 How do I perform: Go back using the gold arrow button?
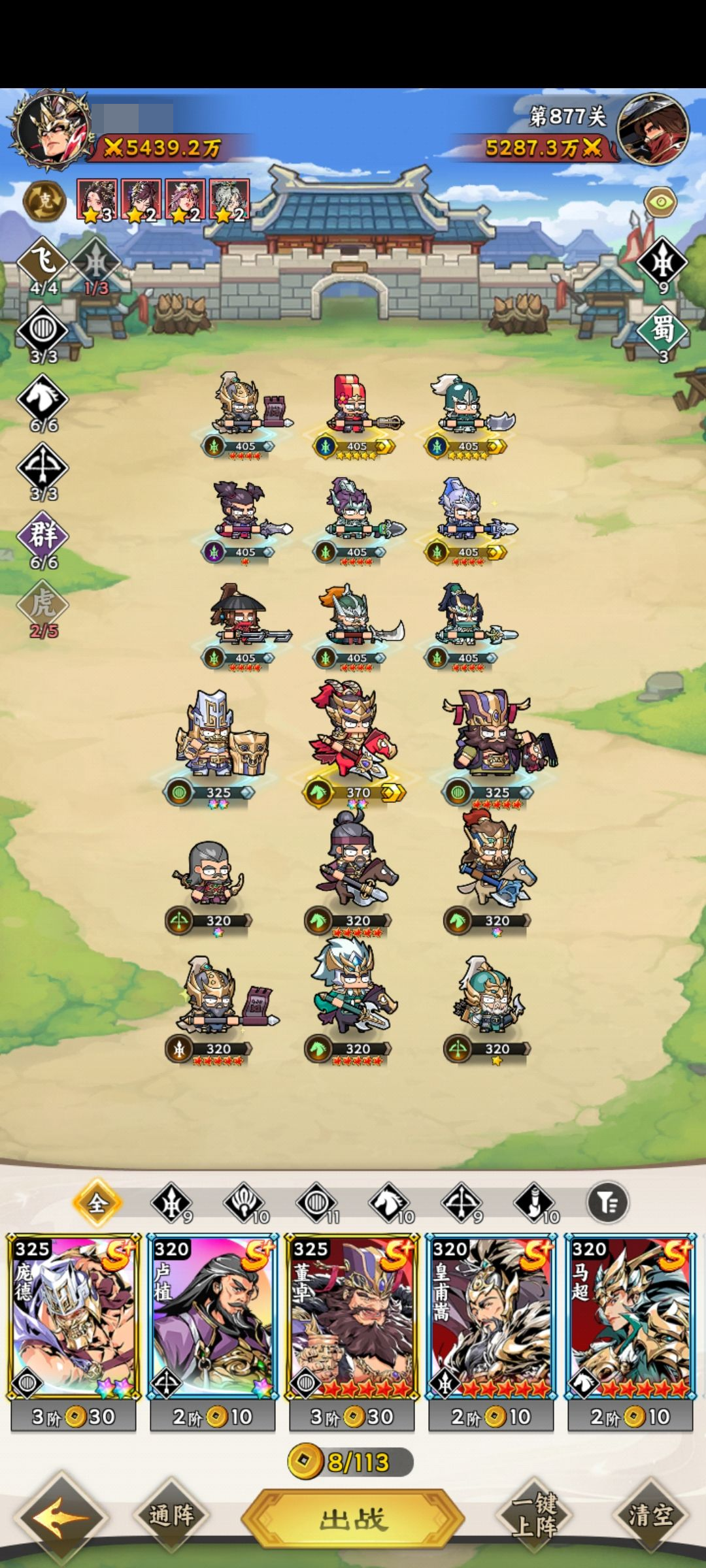click(60, 1516)
